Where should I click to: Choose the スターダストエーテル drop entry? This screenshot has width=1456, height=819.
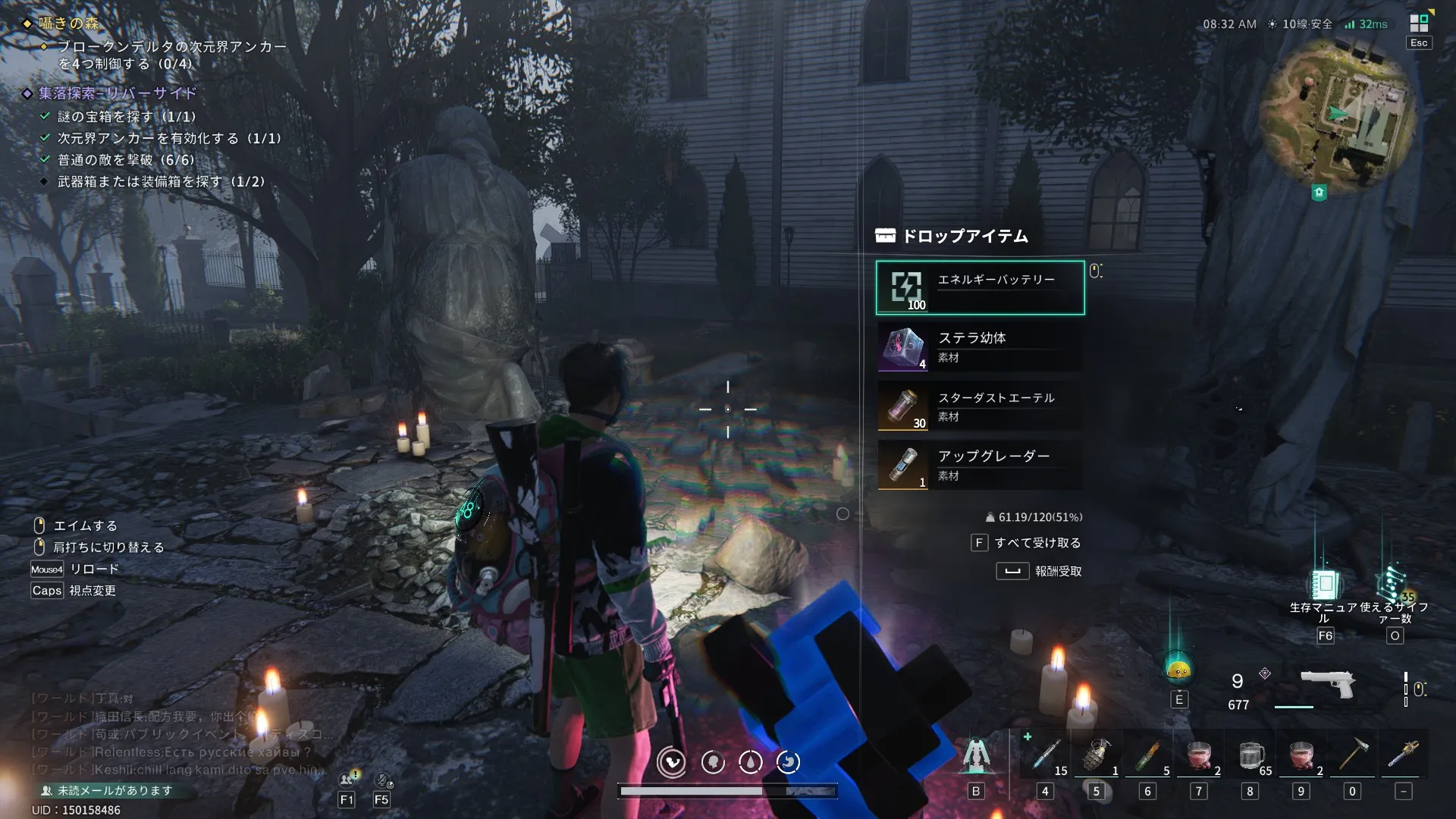(980, 406)
